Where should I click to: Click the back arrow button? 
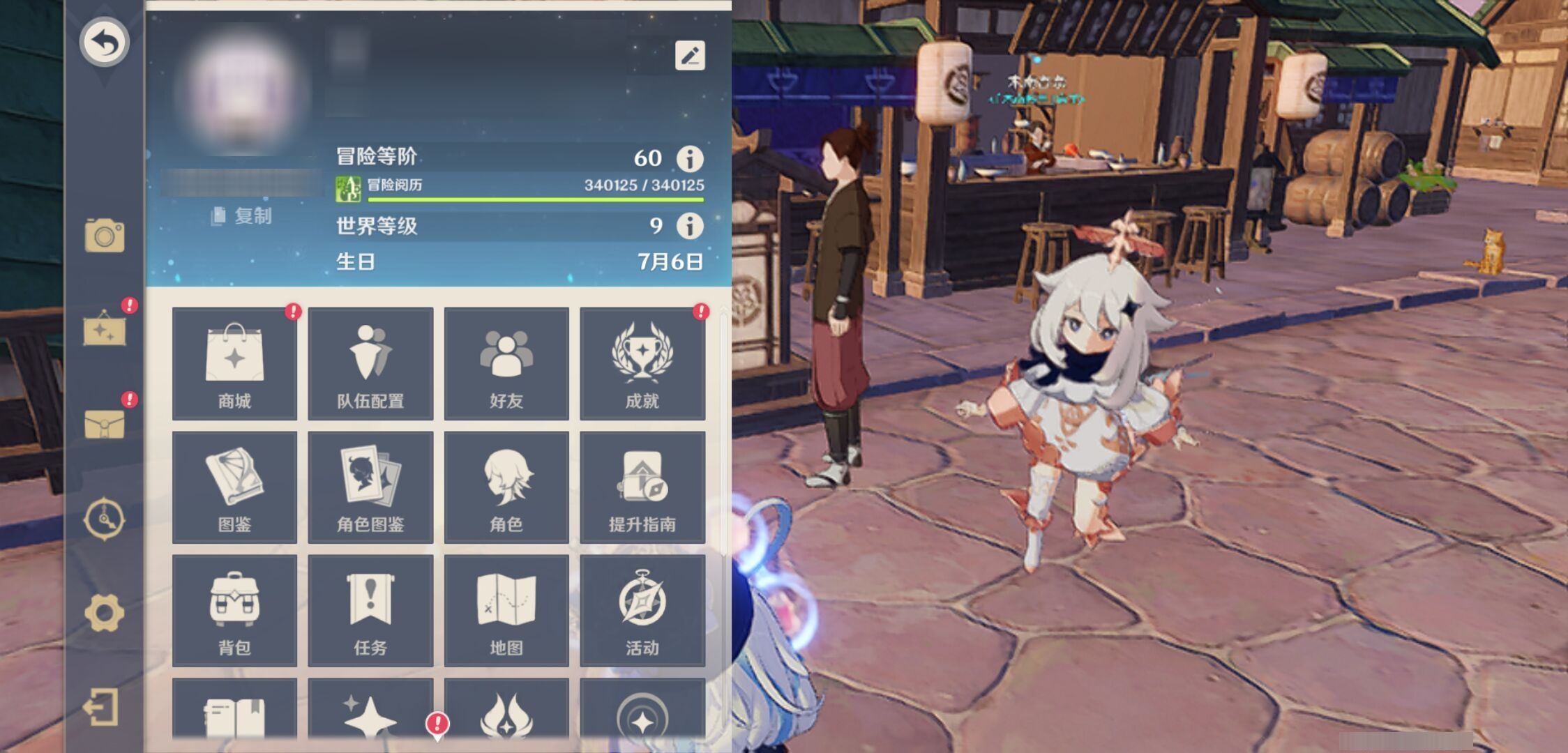[105, 42]
